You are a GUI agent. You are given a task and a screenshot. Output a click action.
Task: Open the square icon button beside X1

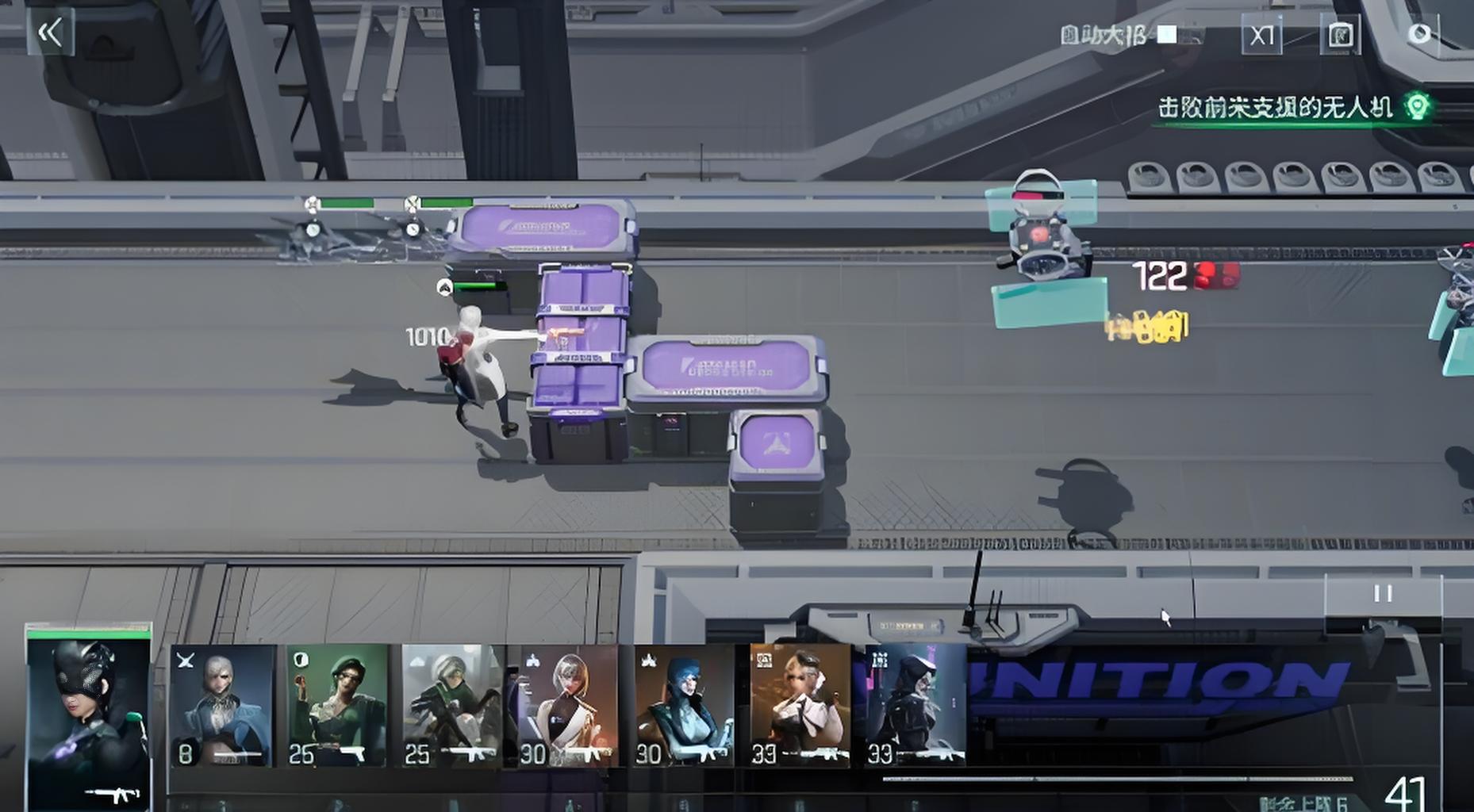[x=1340, y=36]
